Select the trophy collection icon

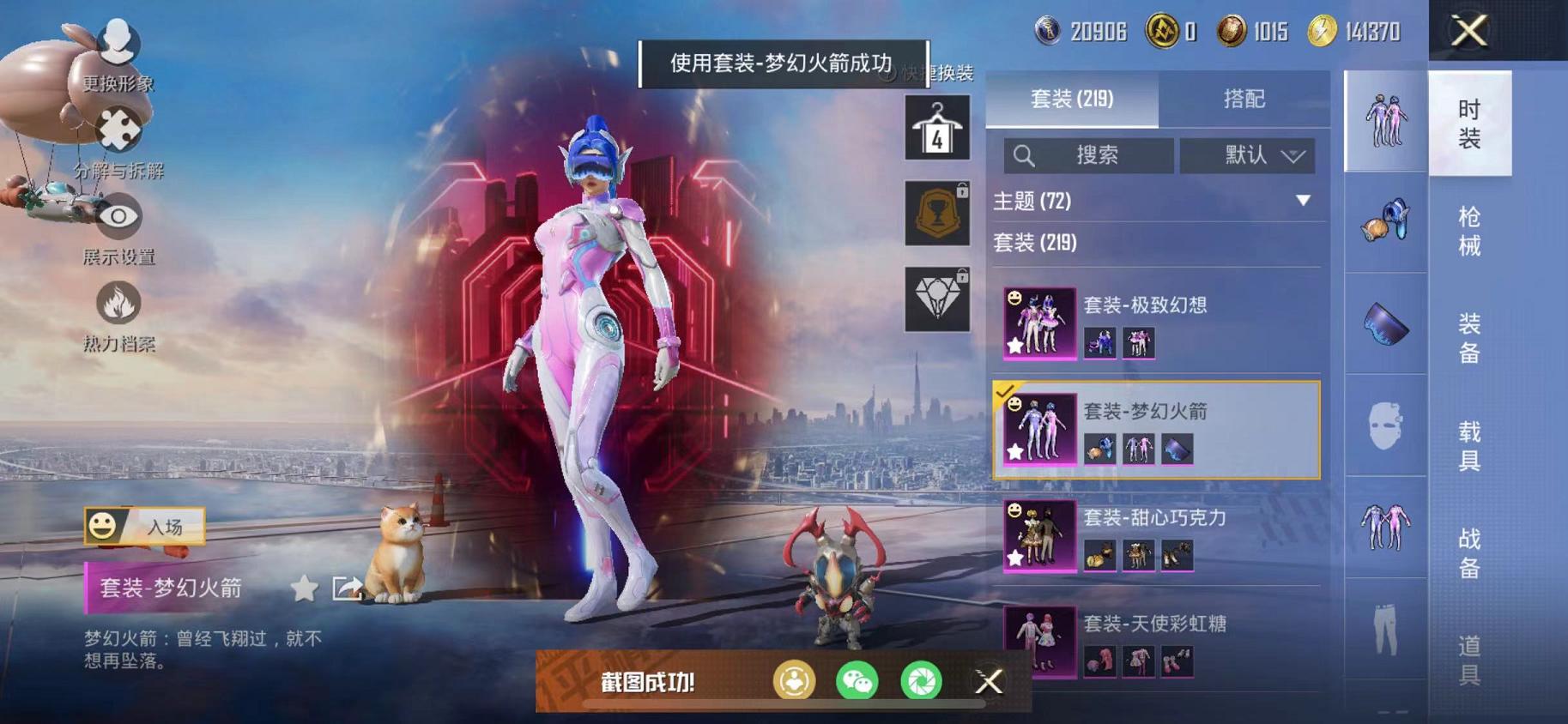[937, 211]
